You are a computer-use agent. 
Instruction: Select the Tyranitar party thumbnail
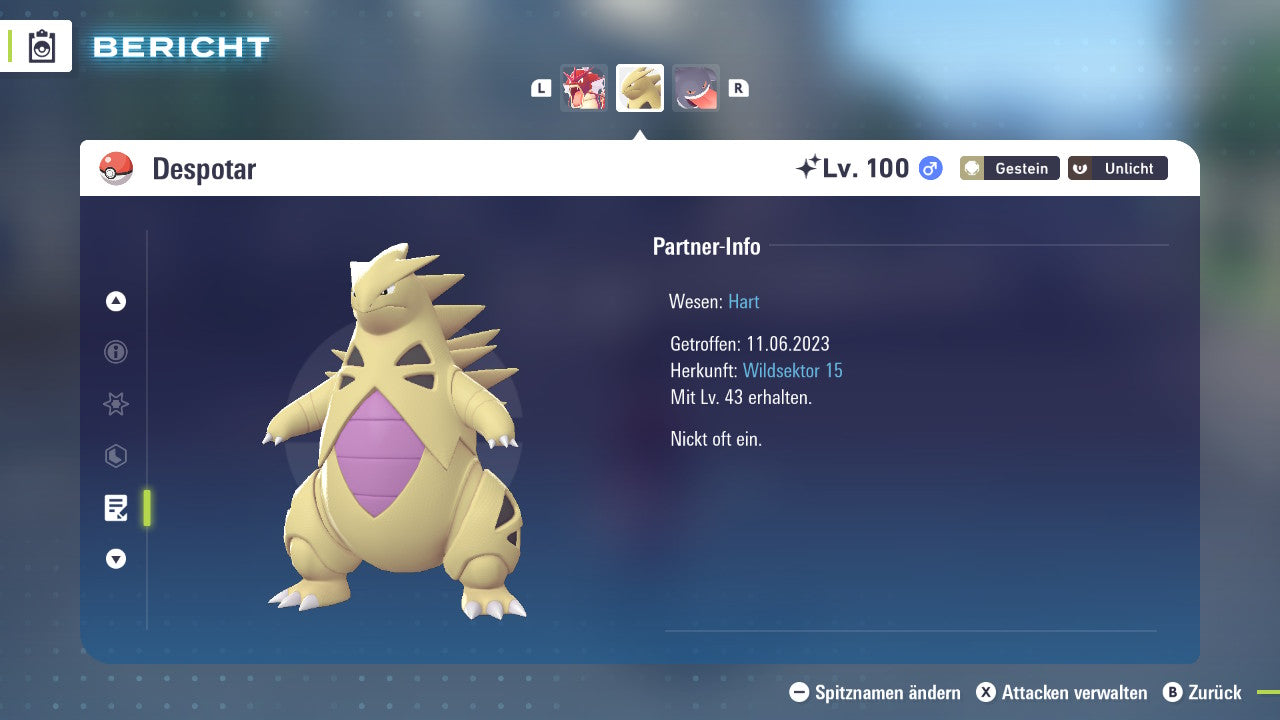pyautogui.click(x=640, y=88)
